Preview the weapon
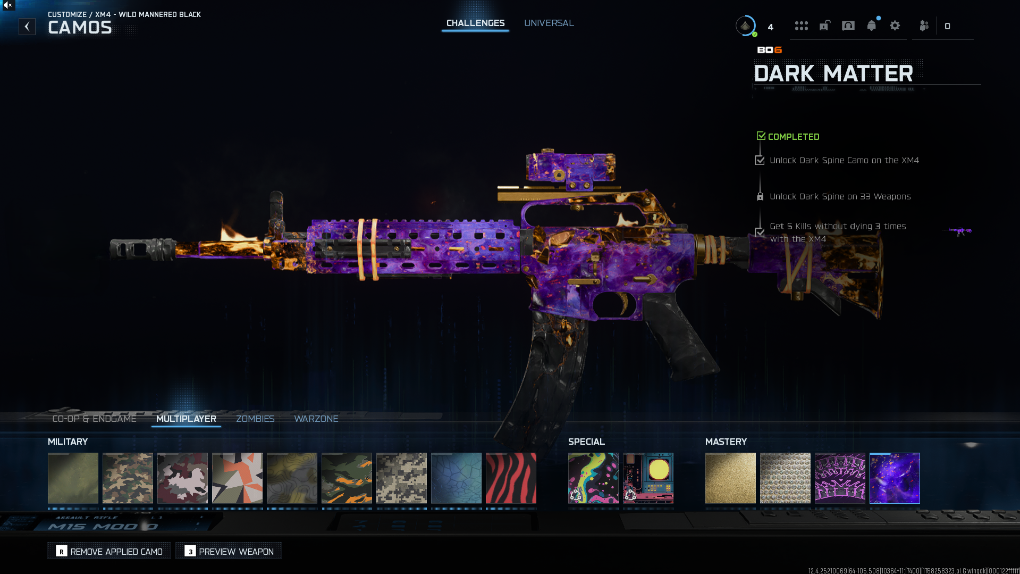 tap(229, 551)
